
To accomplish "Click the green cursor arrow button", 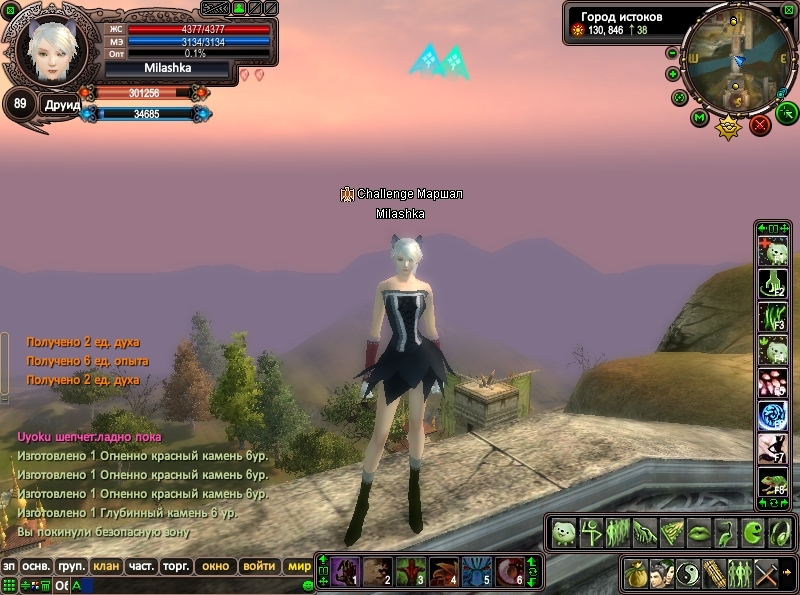I will 787,112.
